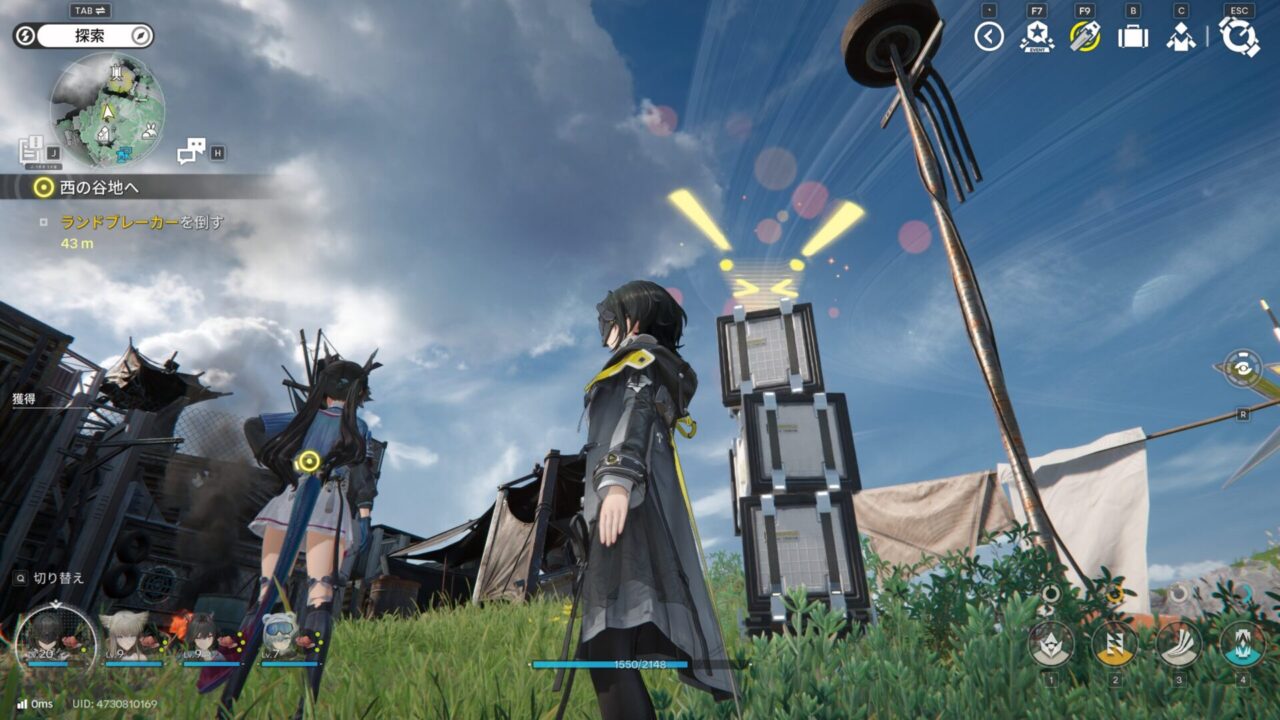Activate the third skill slash icon

(1179, 642)
